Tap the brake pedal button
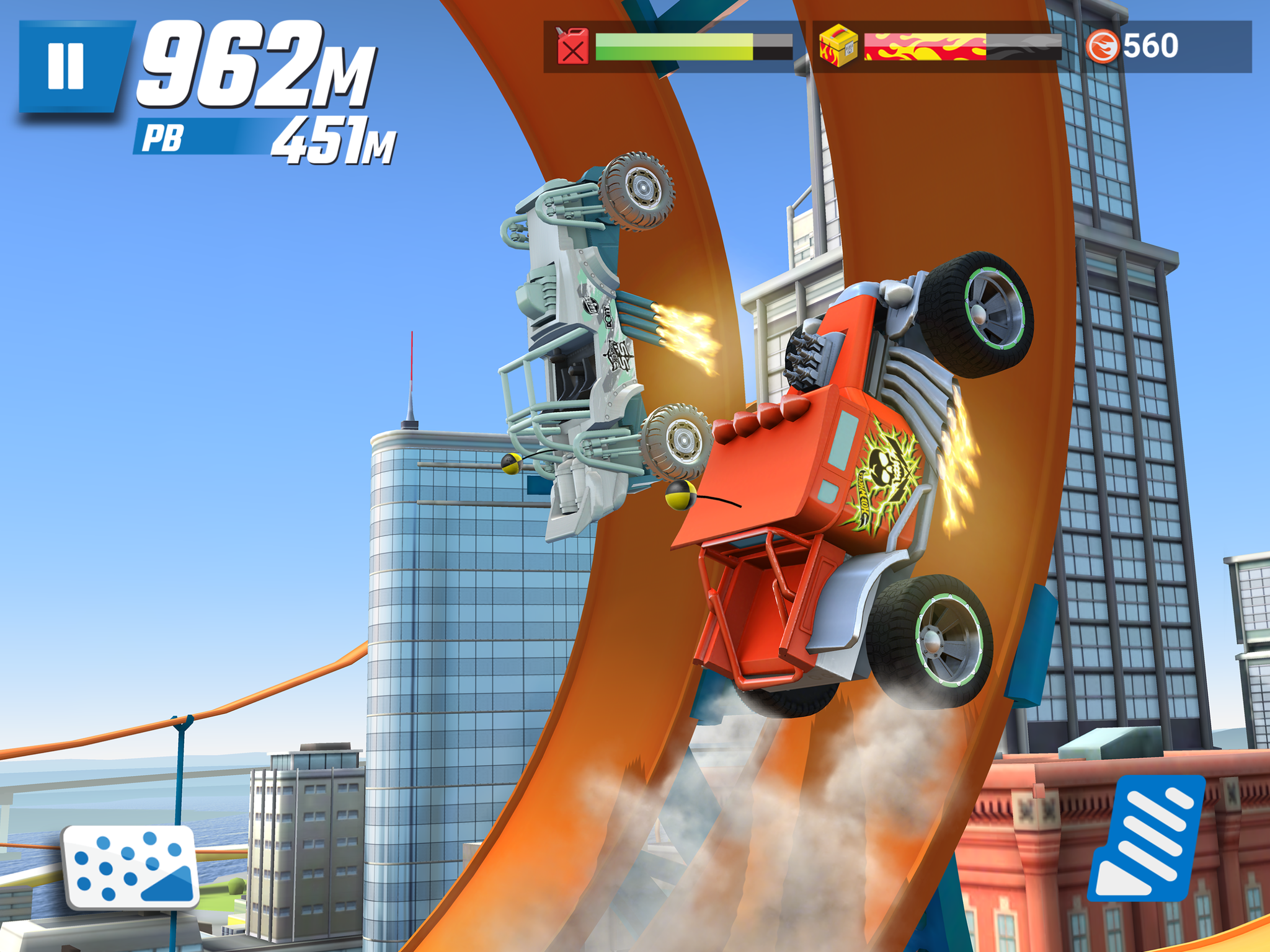Image resolution: width=1270 pixels, height=952 pixels. pyautogui.click(x=131, y=866)
